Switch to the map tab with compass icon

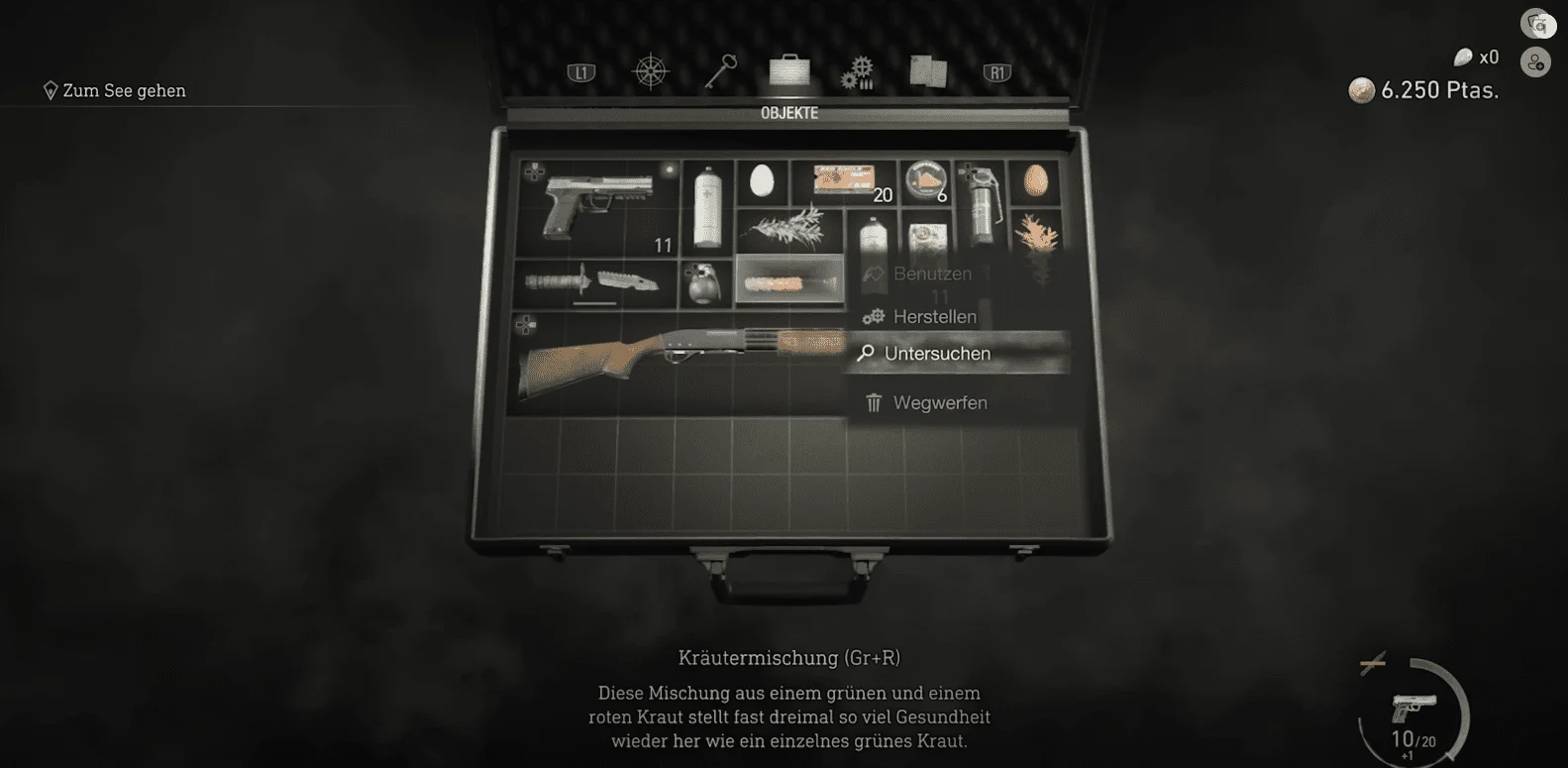[651, 72]
